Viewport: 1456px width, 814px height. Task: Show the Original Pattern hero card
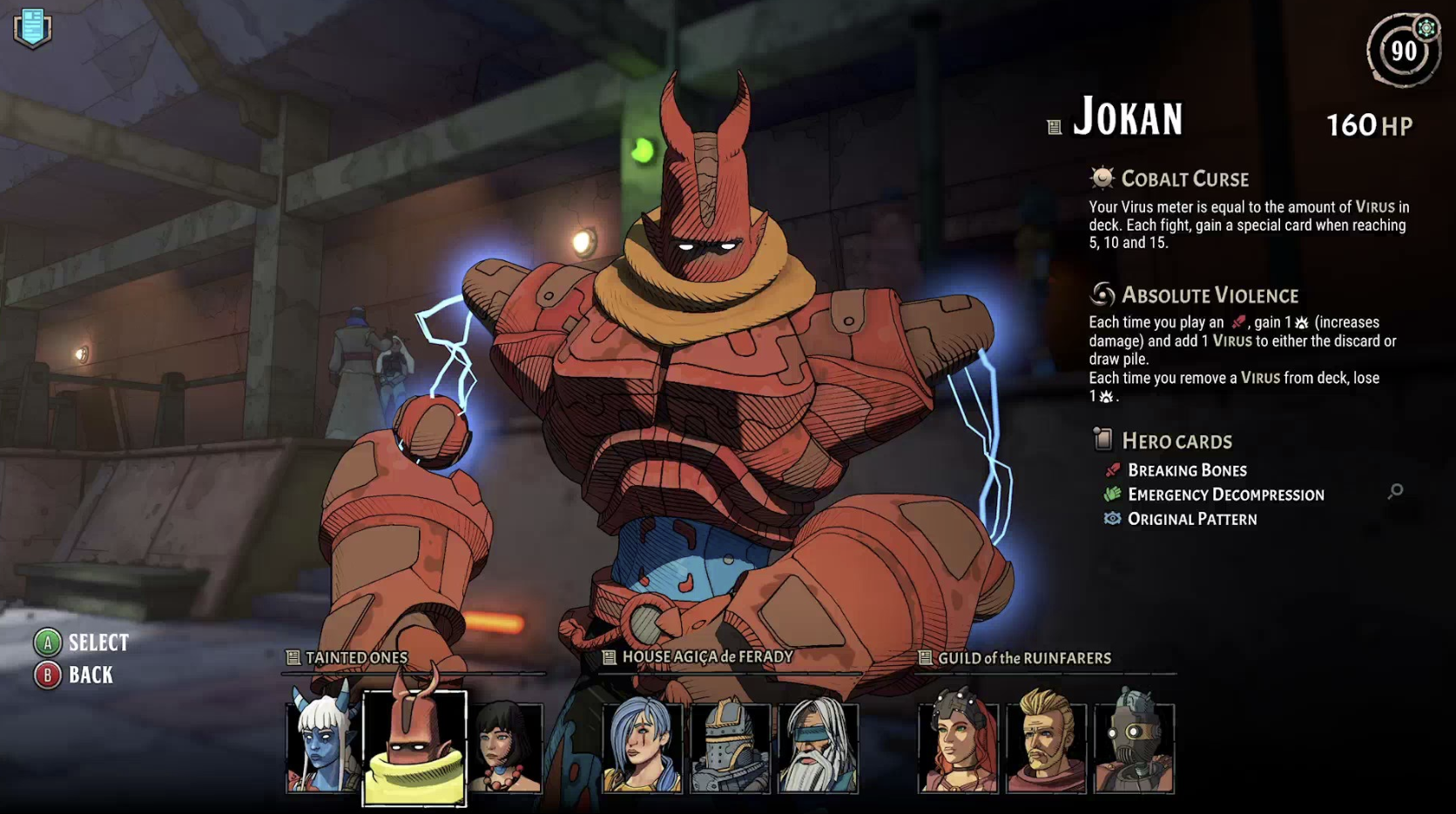point(1192,519)
